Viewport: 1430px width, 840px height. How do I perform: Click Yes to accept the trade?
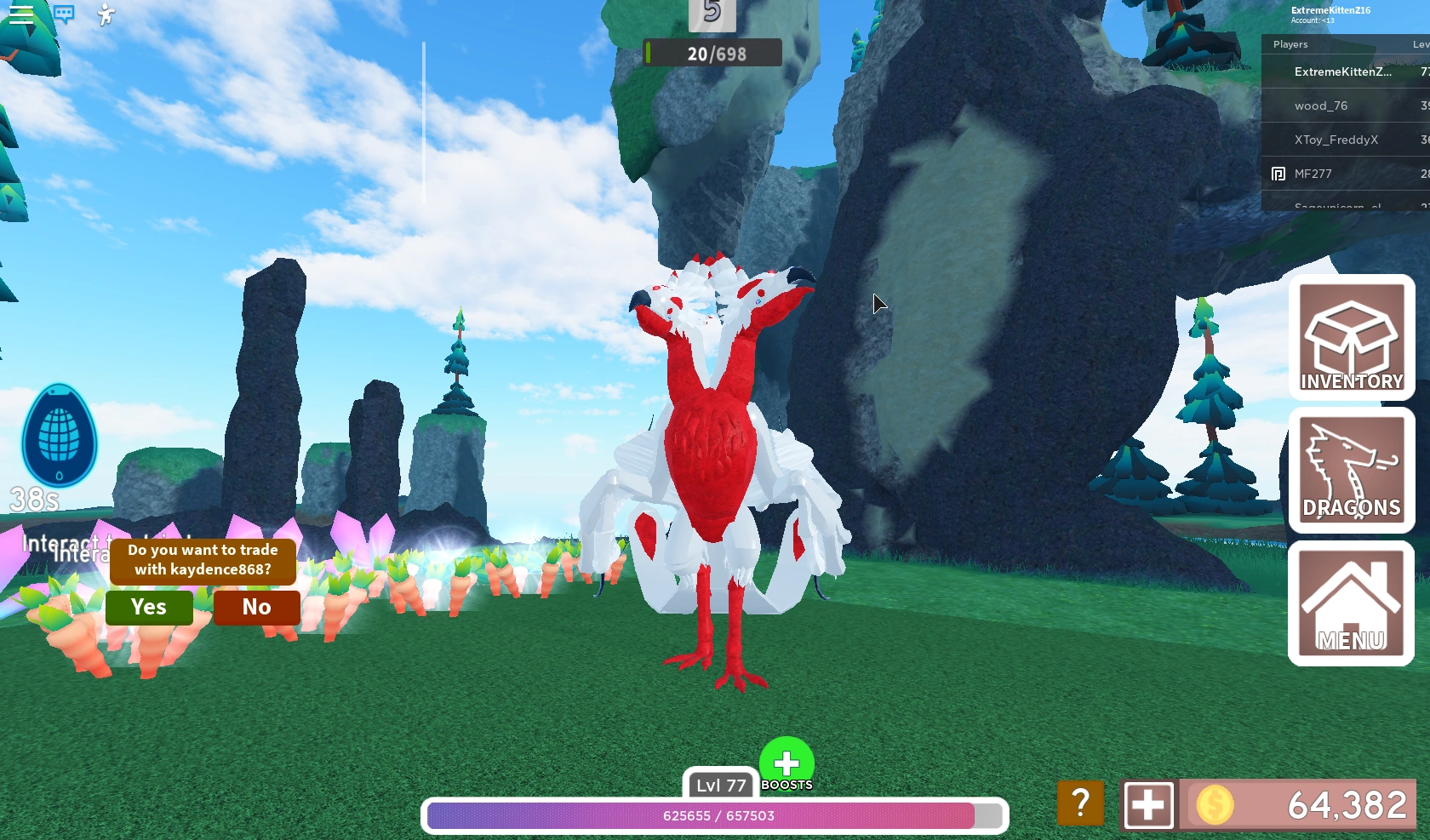click(x=149, y=608)
